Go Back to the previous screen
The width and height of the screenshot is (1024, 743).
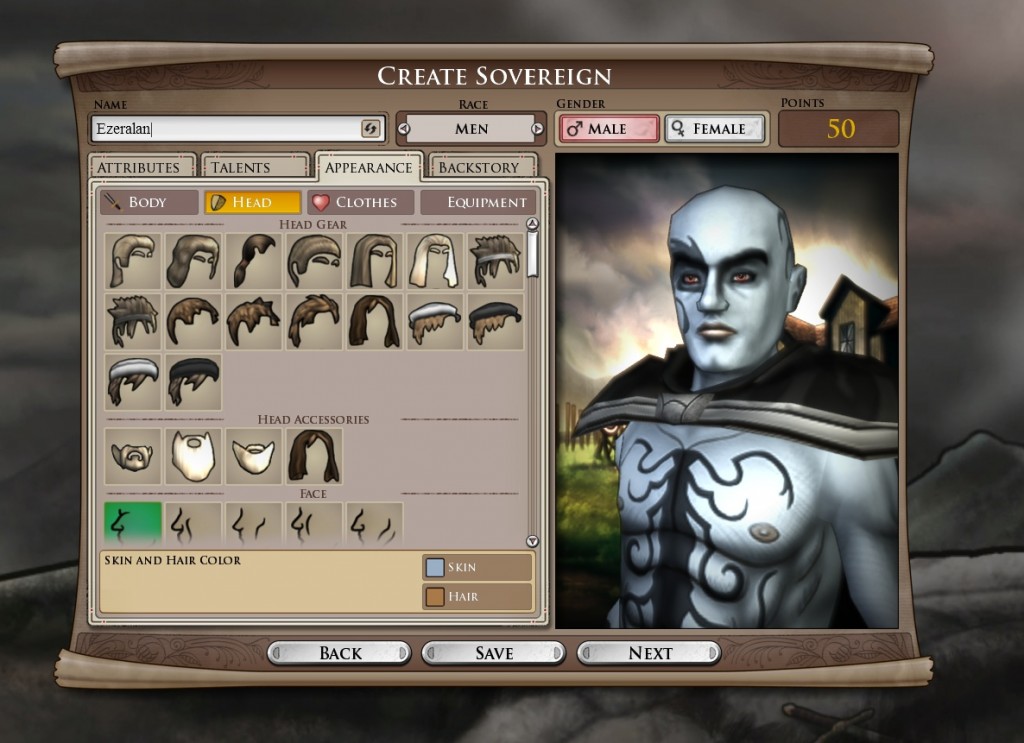(x=340, y=653)
